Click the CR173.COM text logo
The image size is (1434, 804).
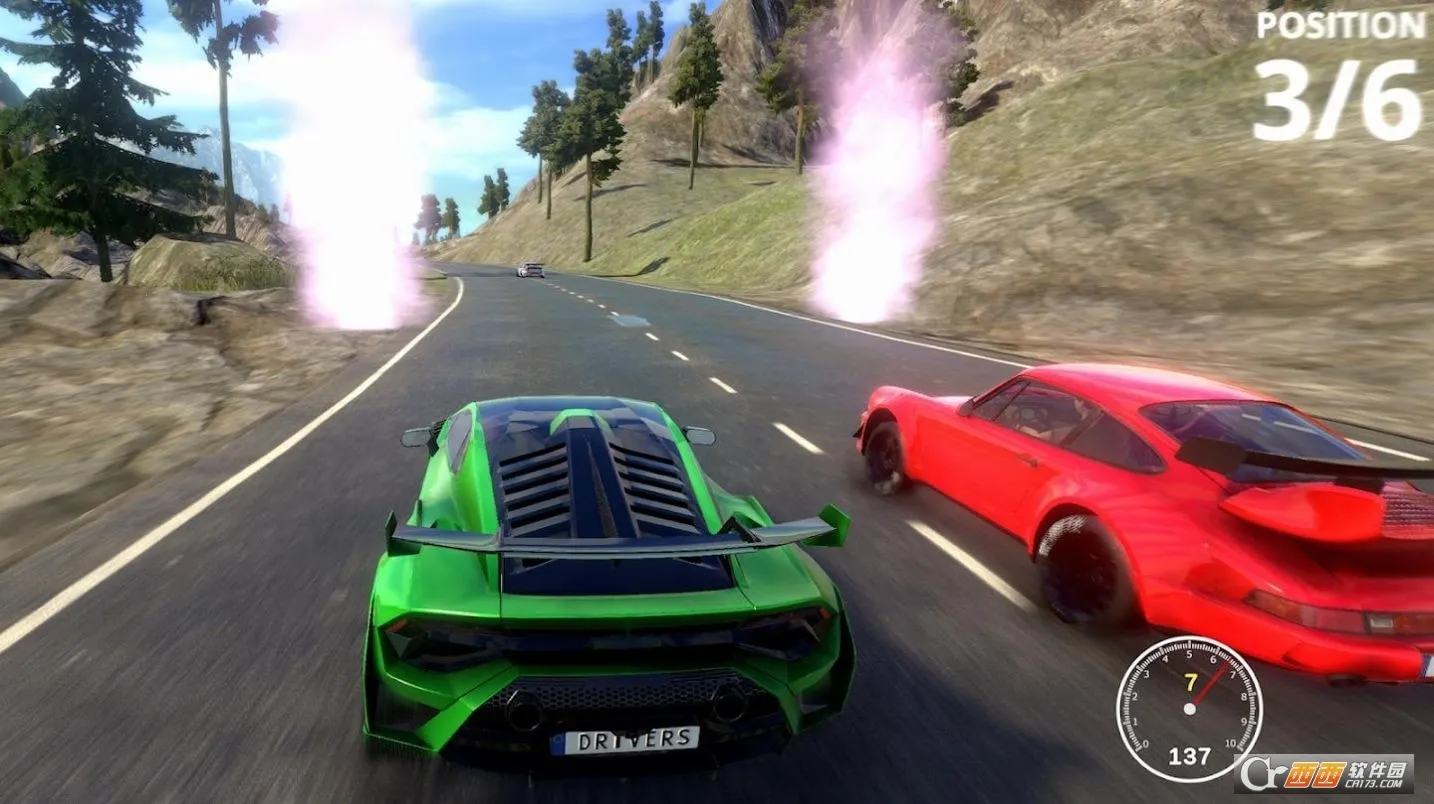coord(1374,783)
